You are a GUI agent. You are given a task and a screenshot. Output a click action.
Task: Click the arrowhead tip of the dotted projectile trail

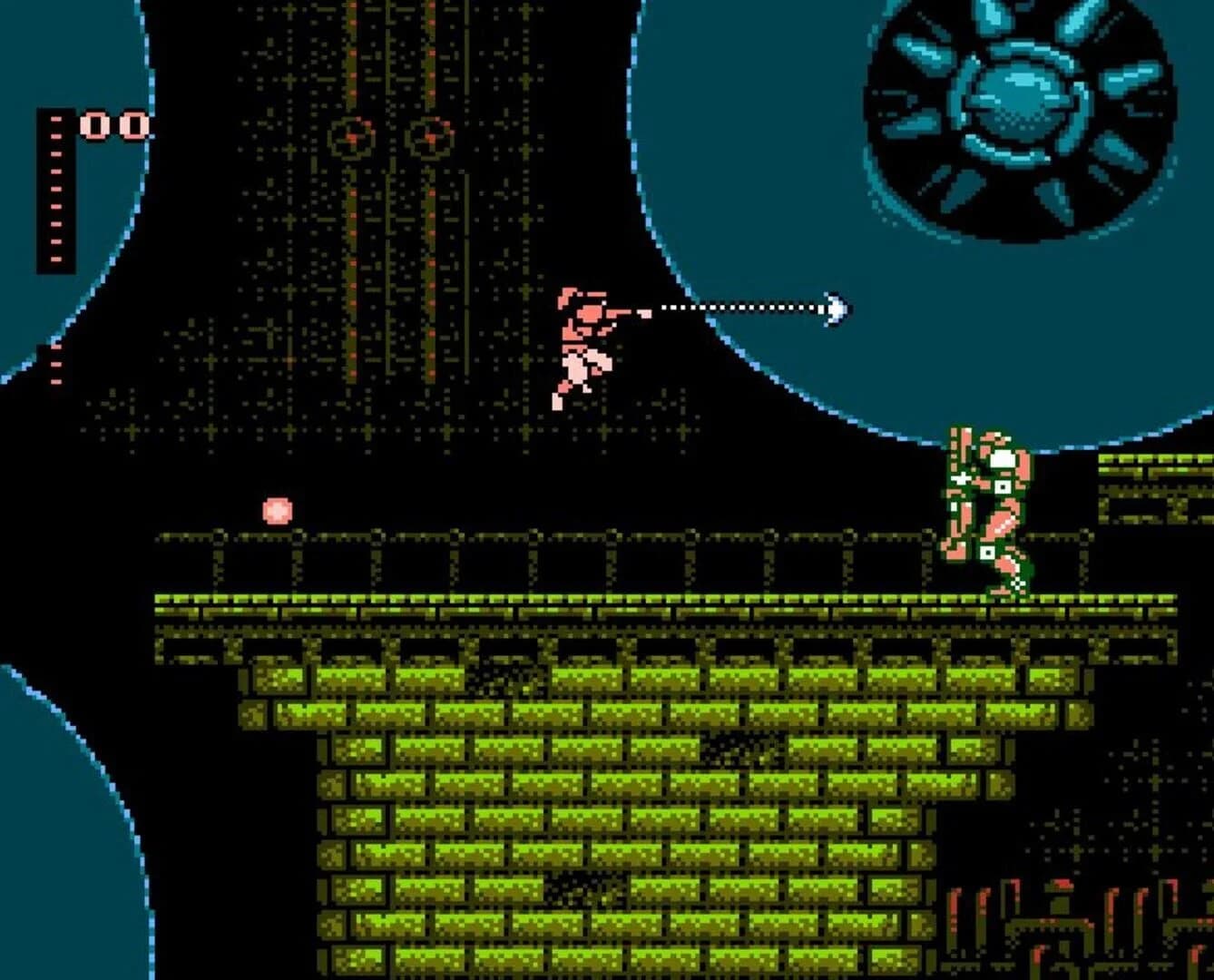point(837,309)
